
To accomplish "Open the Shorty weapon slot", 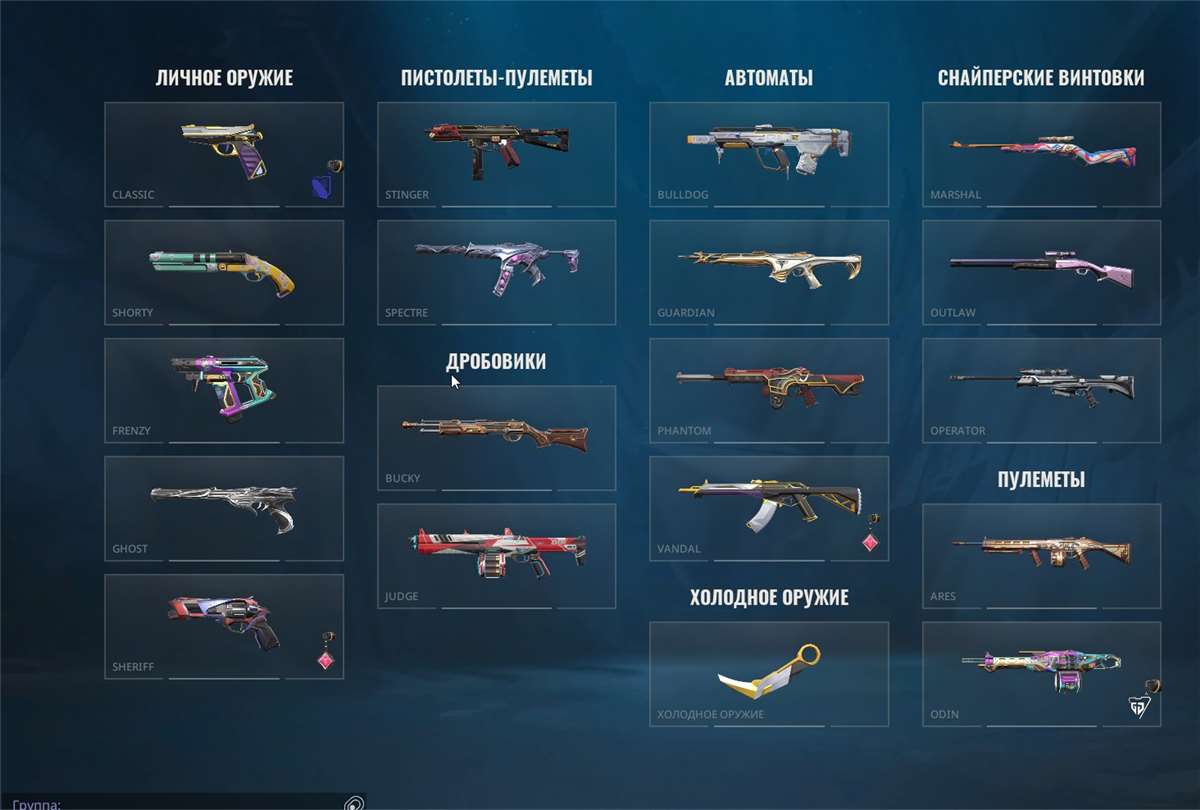I will coord(224,272).
